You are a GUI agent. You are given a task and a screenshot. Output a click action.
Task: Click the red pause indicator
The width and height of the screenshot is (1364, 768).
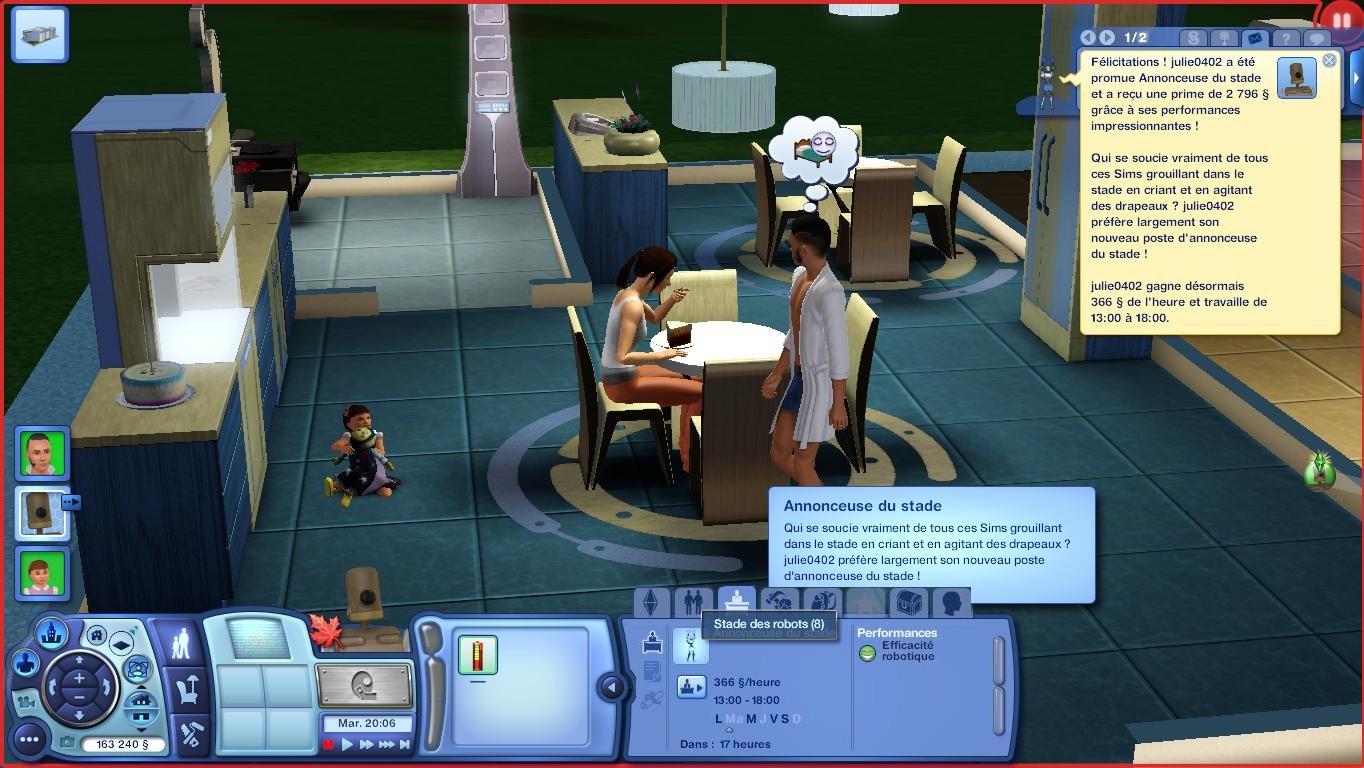coord(1341,19)
